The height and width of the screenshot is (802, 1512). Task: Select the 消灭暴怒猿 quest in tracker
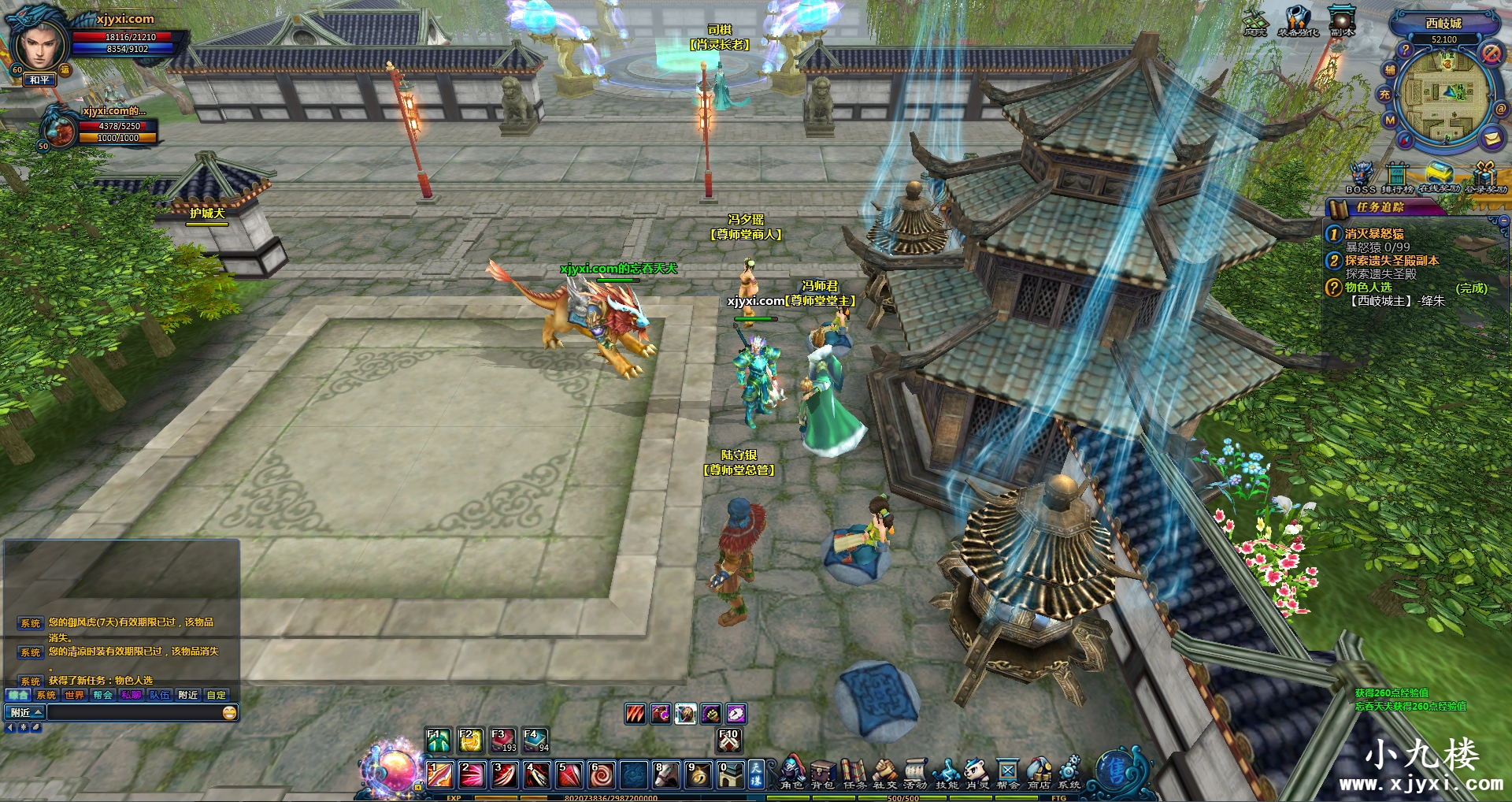[x=1373, y=234]
